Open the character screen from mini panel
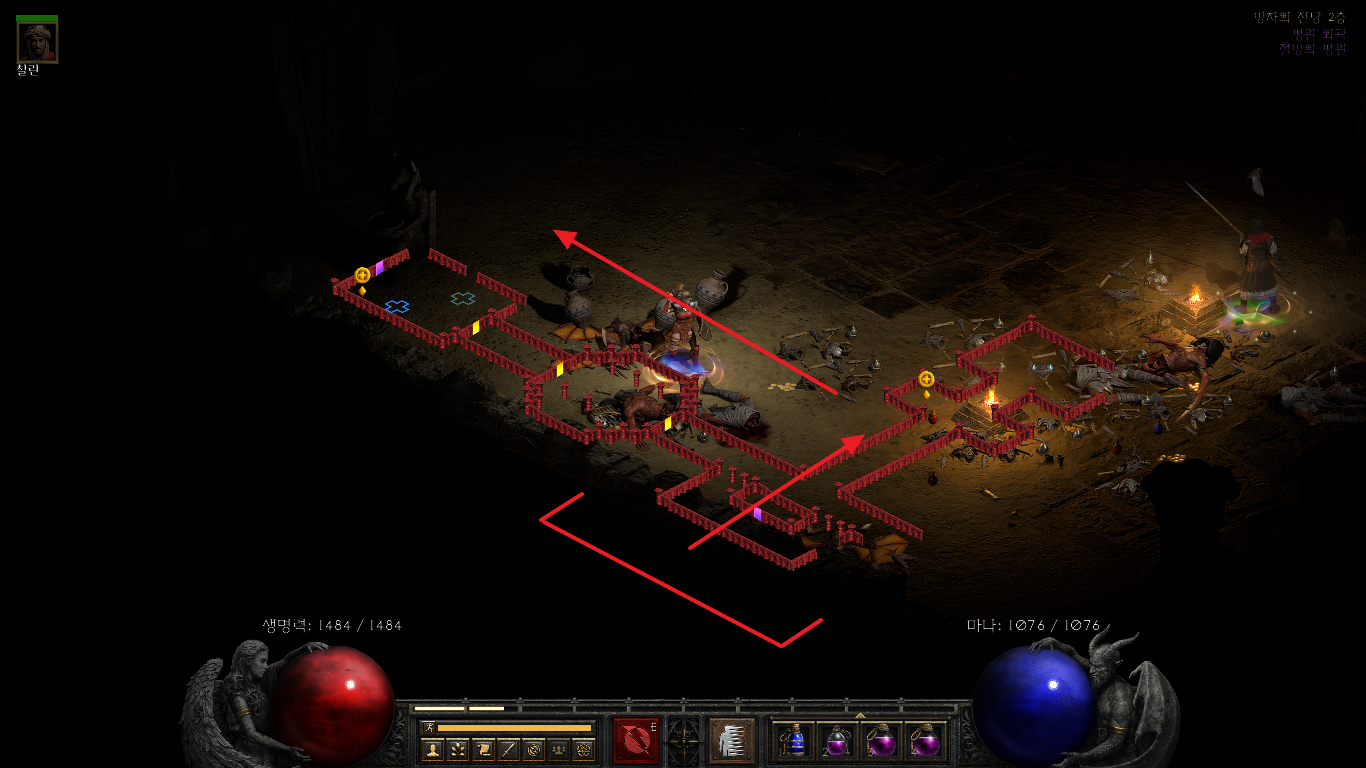 pos(432,749)
